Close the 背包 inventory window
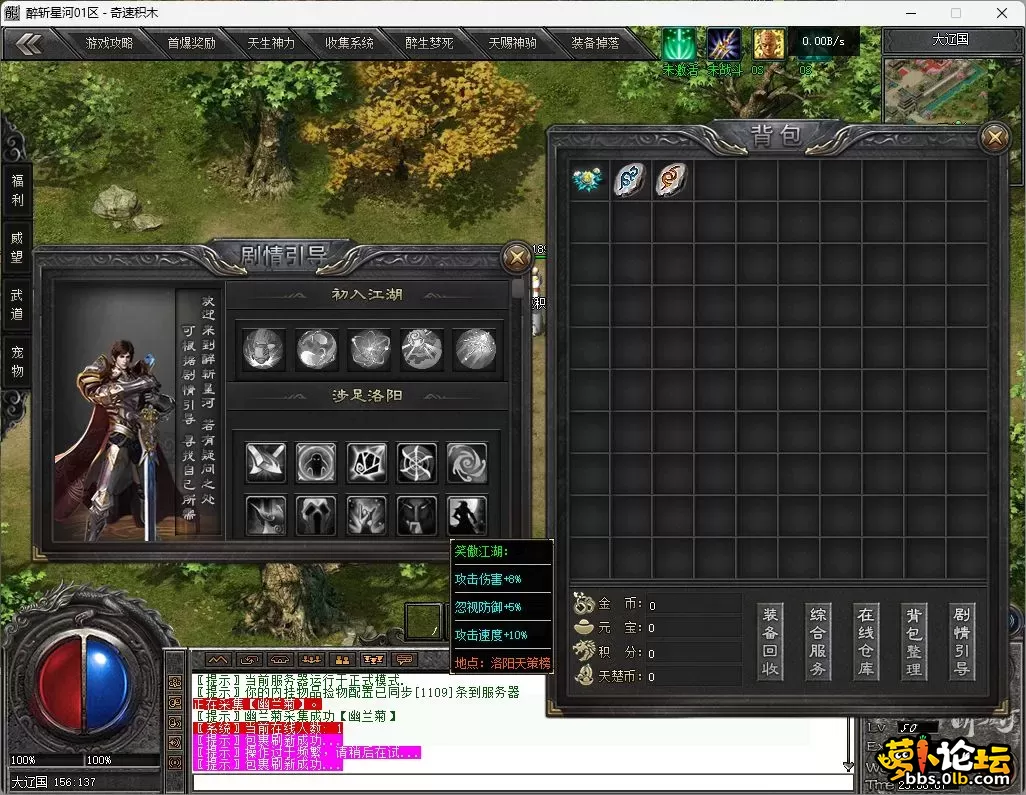Image resolution: width=1026 pixels, height=795 pixels. tap(994, 137)
